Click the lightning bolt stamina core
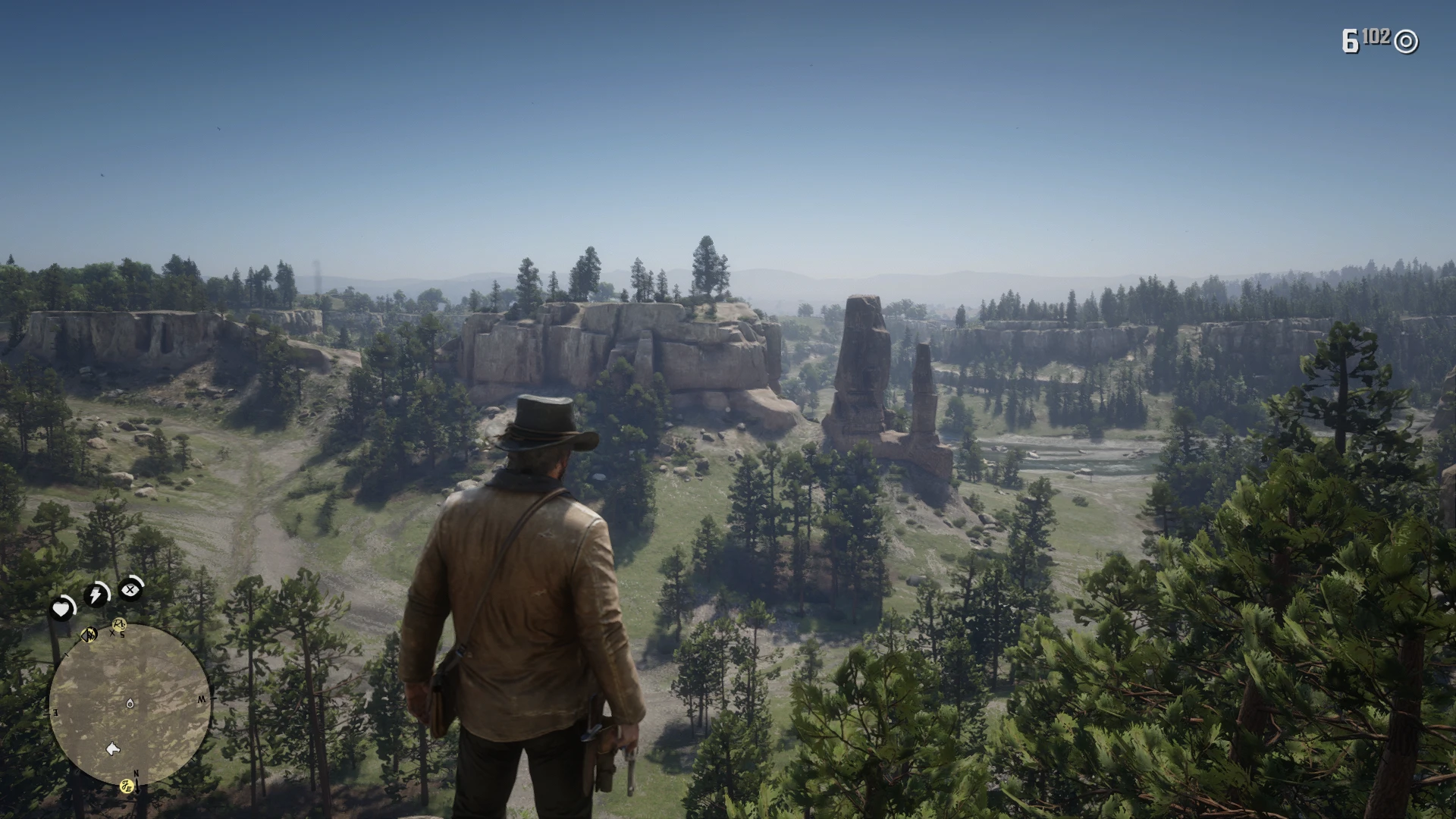This screenshot has height=819, width=1456. click(96, 595)
